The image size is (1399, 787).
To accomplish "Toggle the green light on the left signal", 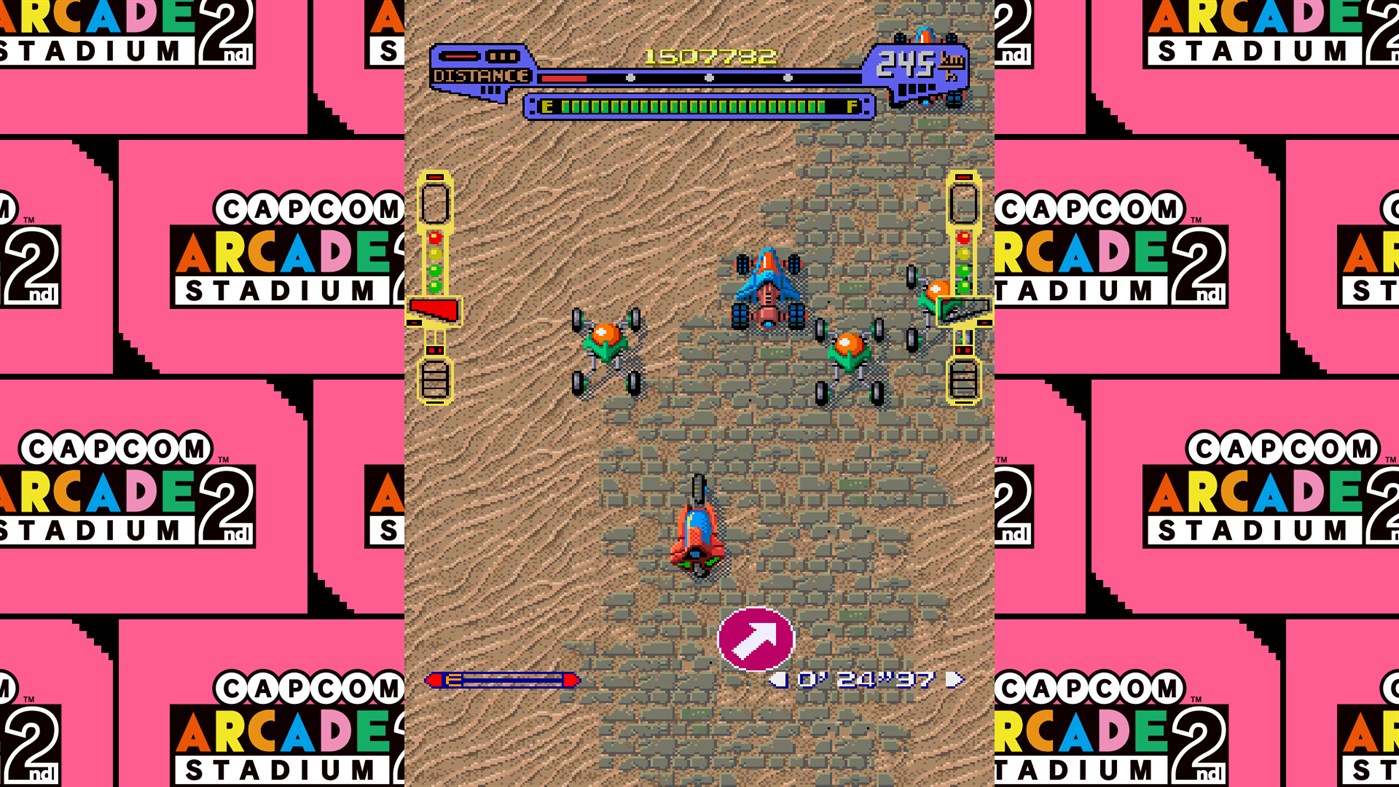I will [434, 269].
